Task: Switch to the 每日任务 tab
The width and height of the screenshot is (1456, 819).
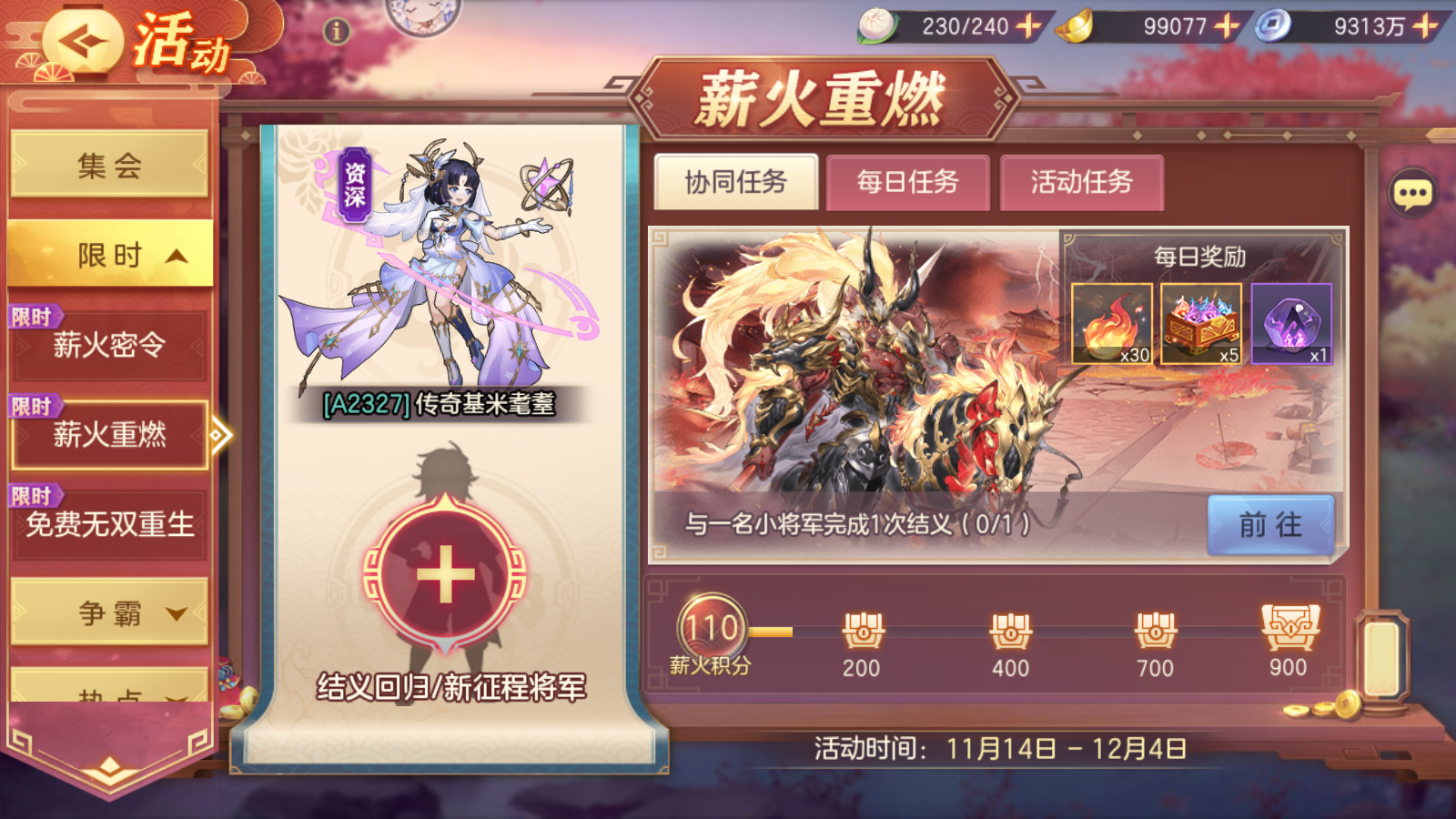Action: pyautogui.click(x=906, y=182)
